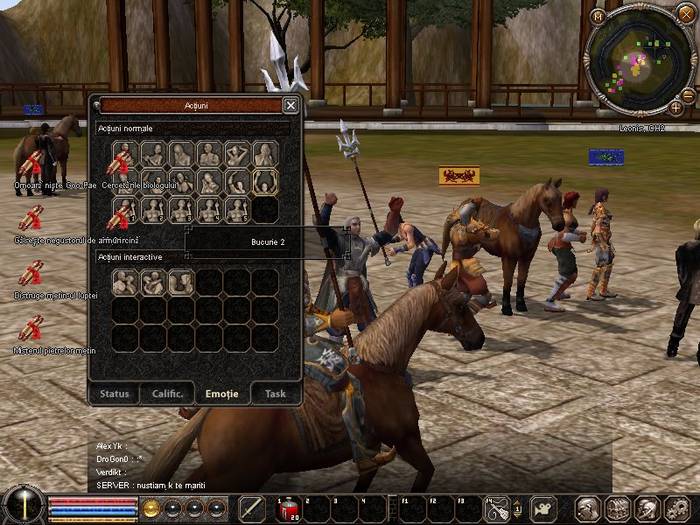Screen dimensions: 700x525
Task: Open the Misterul pietrelor metin quest scroll
Action: click(x=32, y=328)
